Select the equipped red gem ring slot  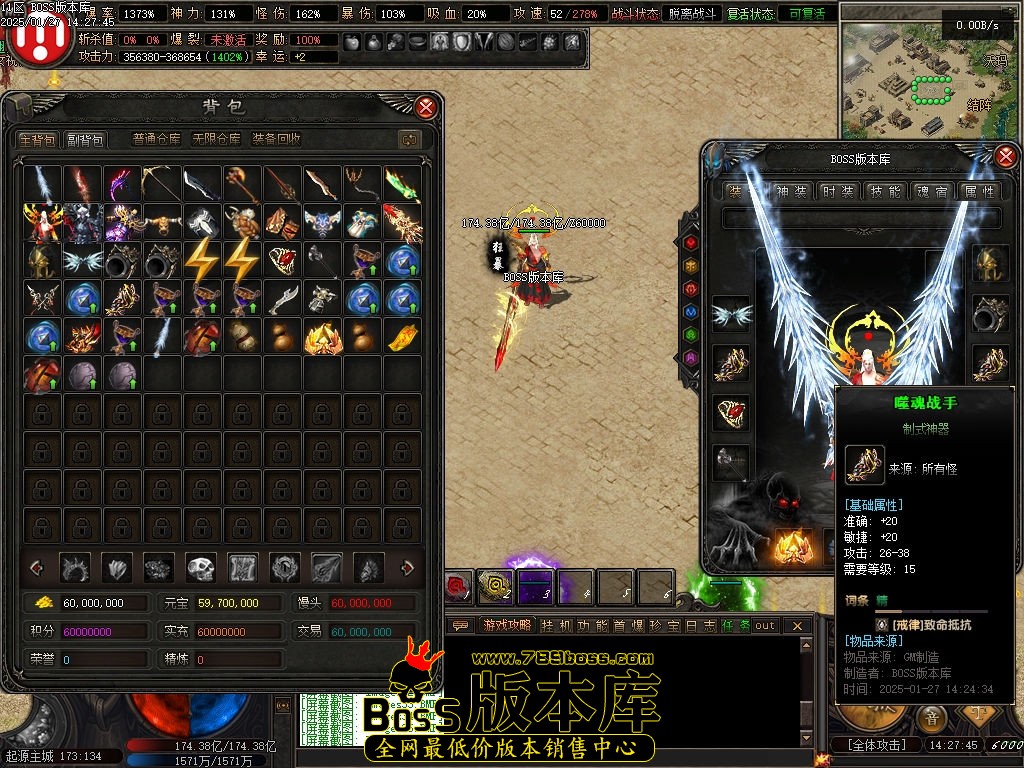pyautogui.click(x=731, y=412)
